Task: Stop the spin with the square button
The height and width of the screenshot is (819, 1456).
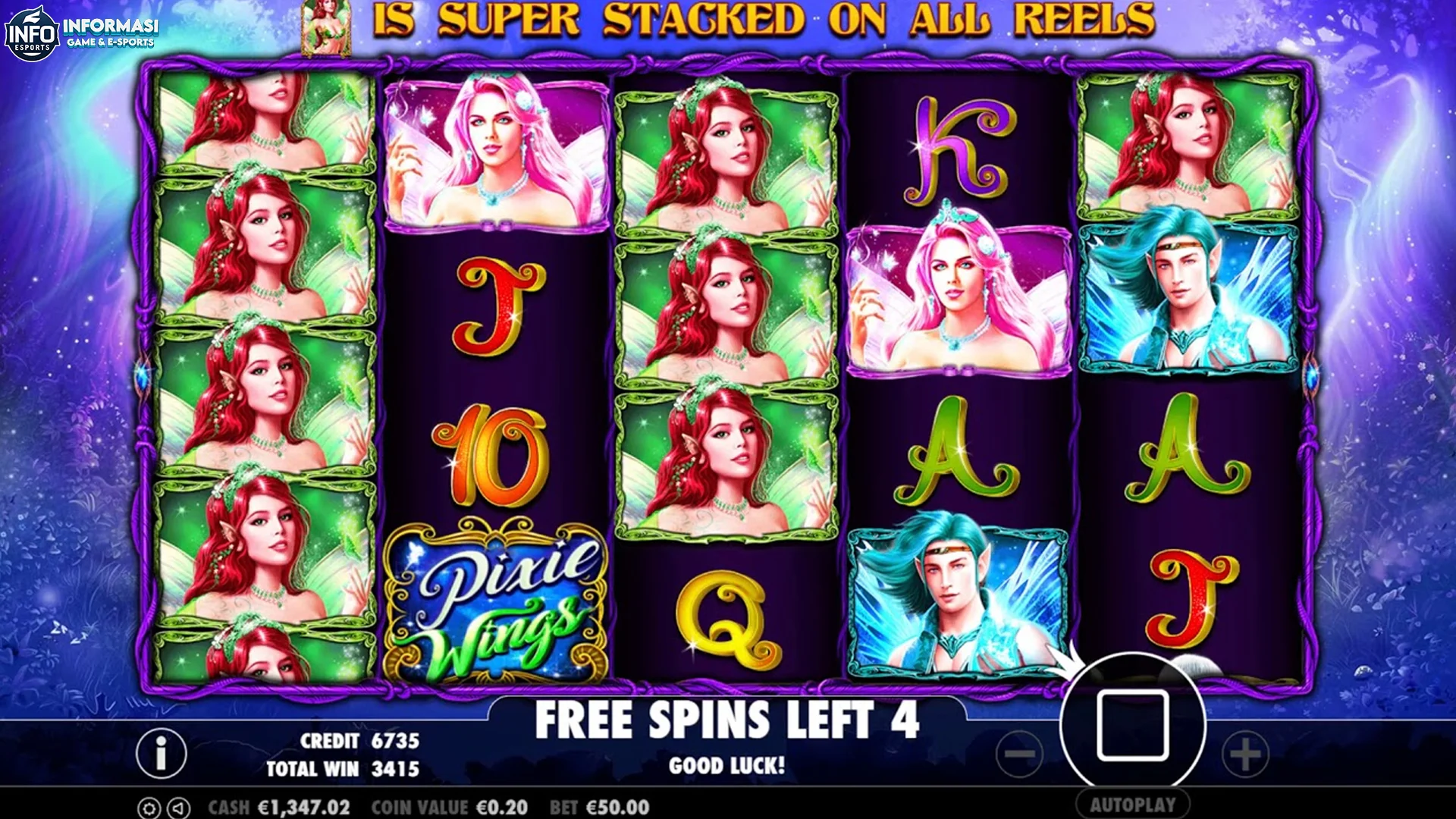Action: [1132, 725]
